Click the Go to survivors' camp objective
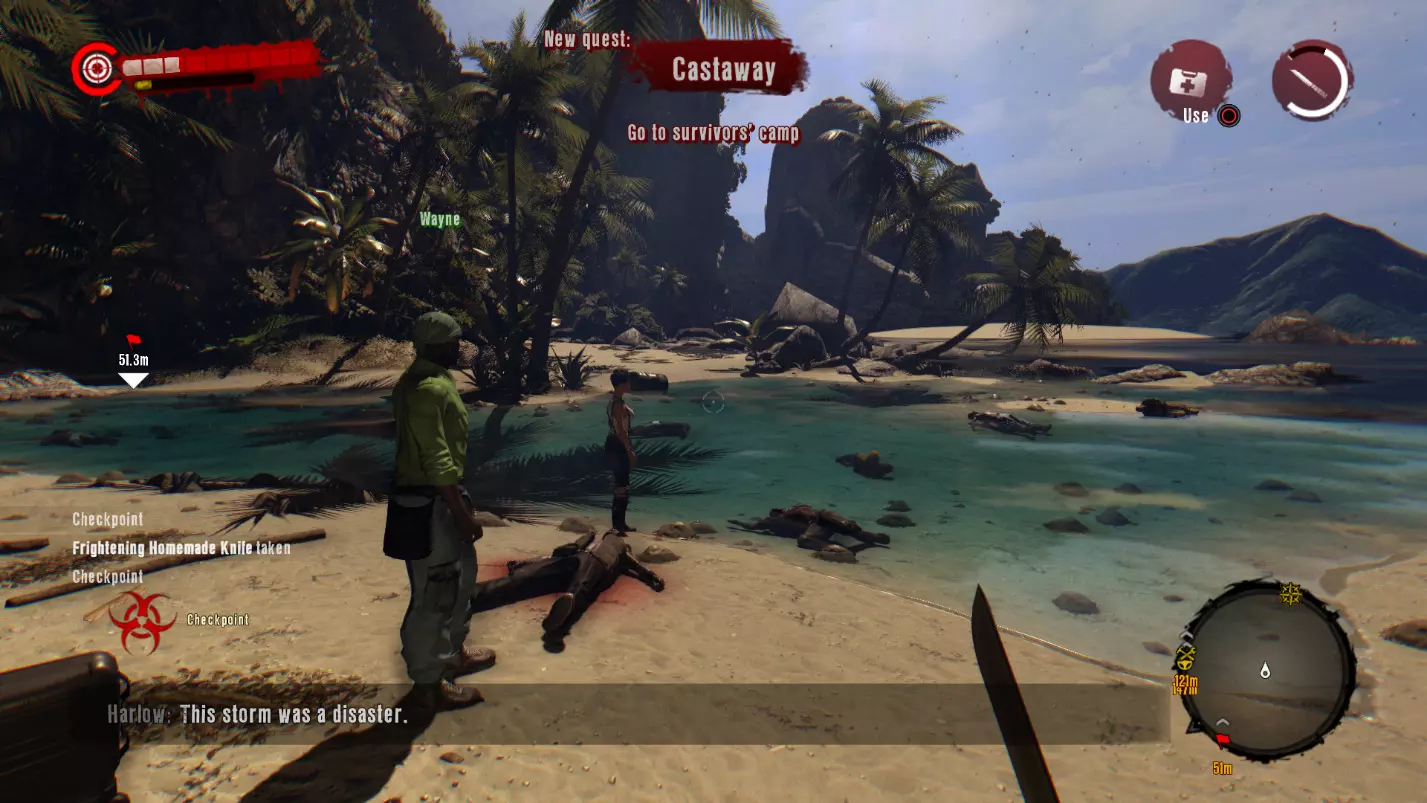The height and width of the screenshot is (803, 1427). (x=713, y=132)
